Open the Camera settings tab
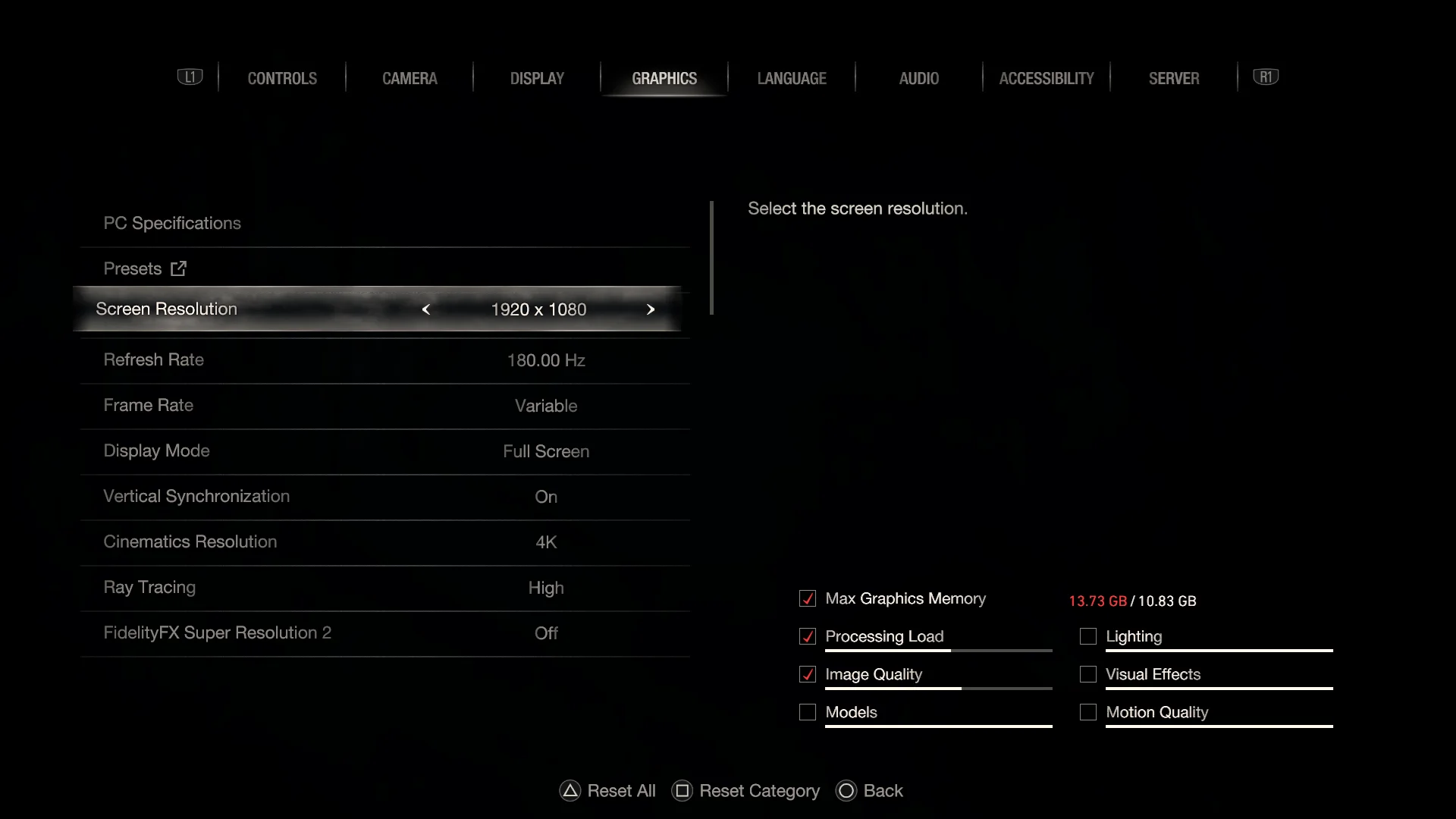The image size is (1456, 819). 409,78
